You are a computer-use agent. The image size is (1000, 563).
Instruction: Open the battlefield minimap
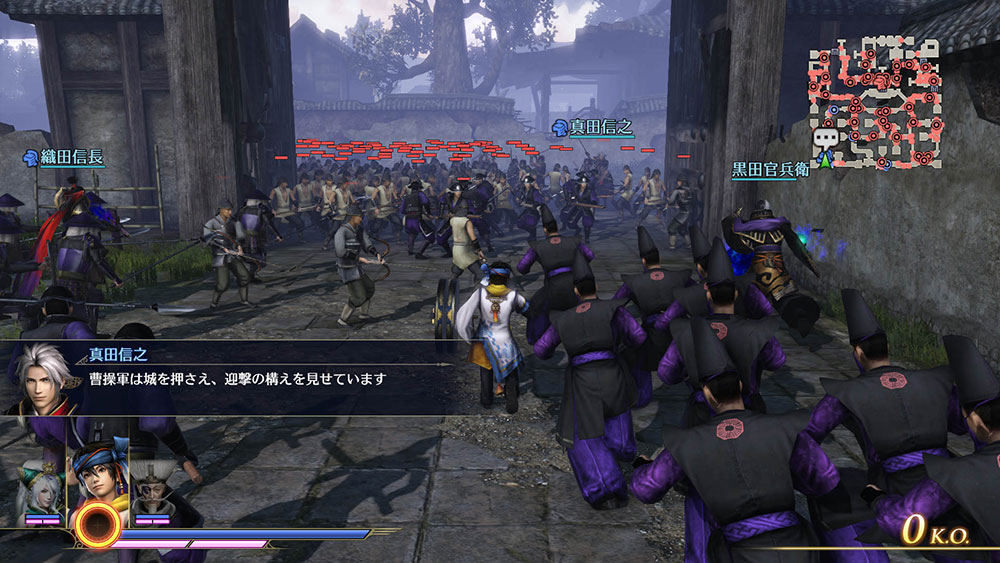click(x=880, y=100)
